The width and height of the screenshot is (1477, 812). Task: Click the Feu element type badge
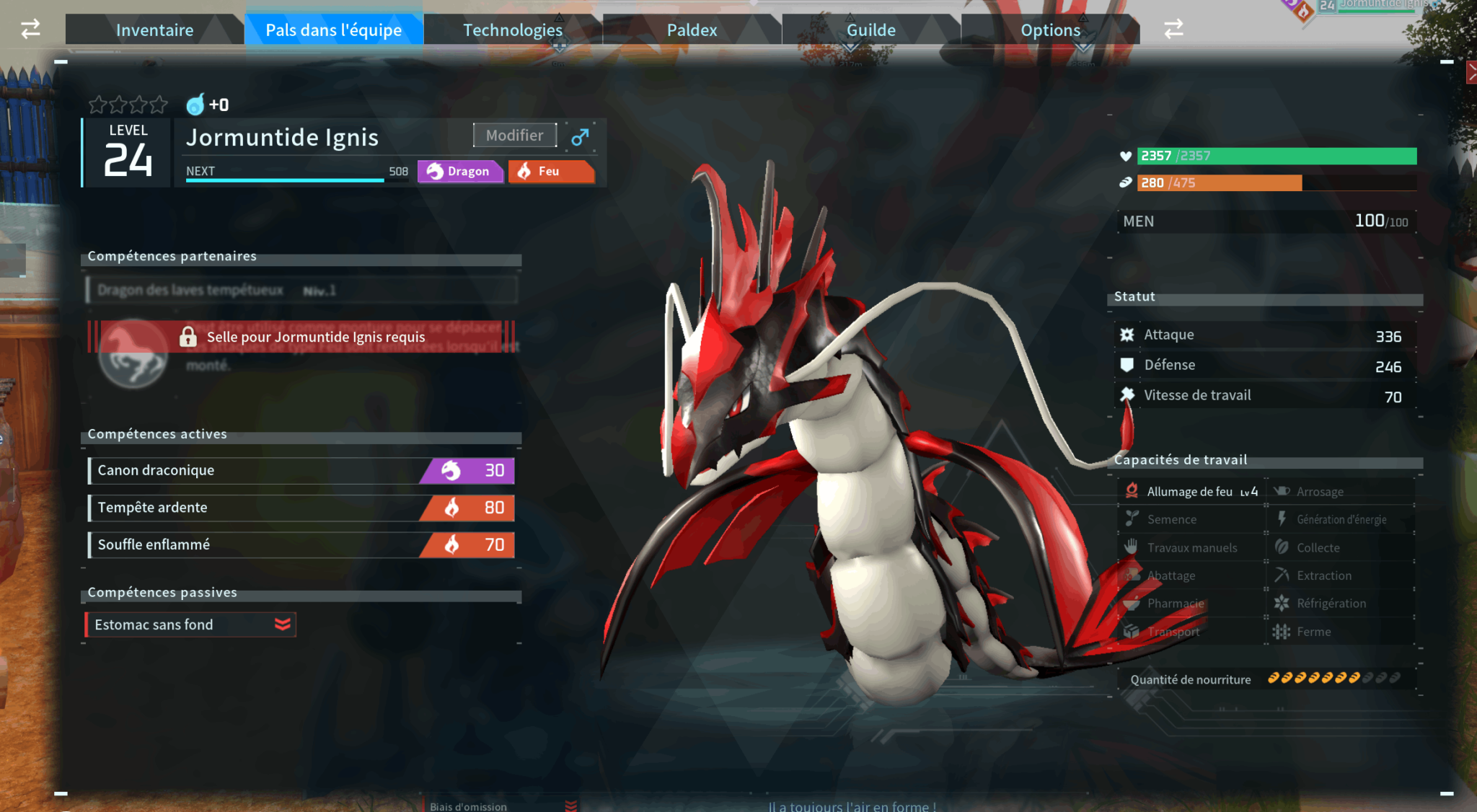[551, 172]
